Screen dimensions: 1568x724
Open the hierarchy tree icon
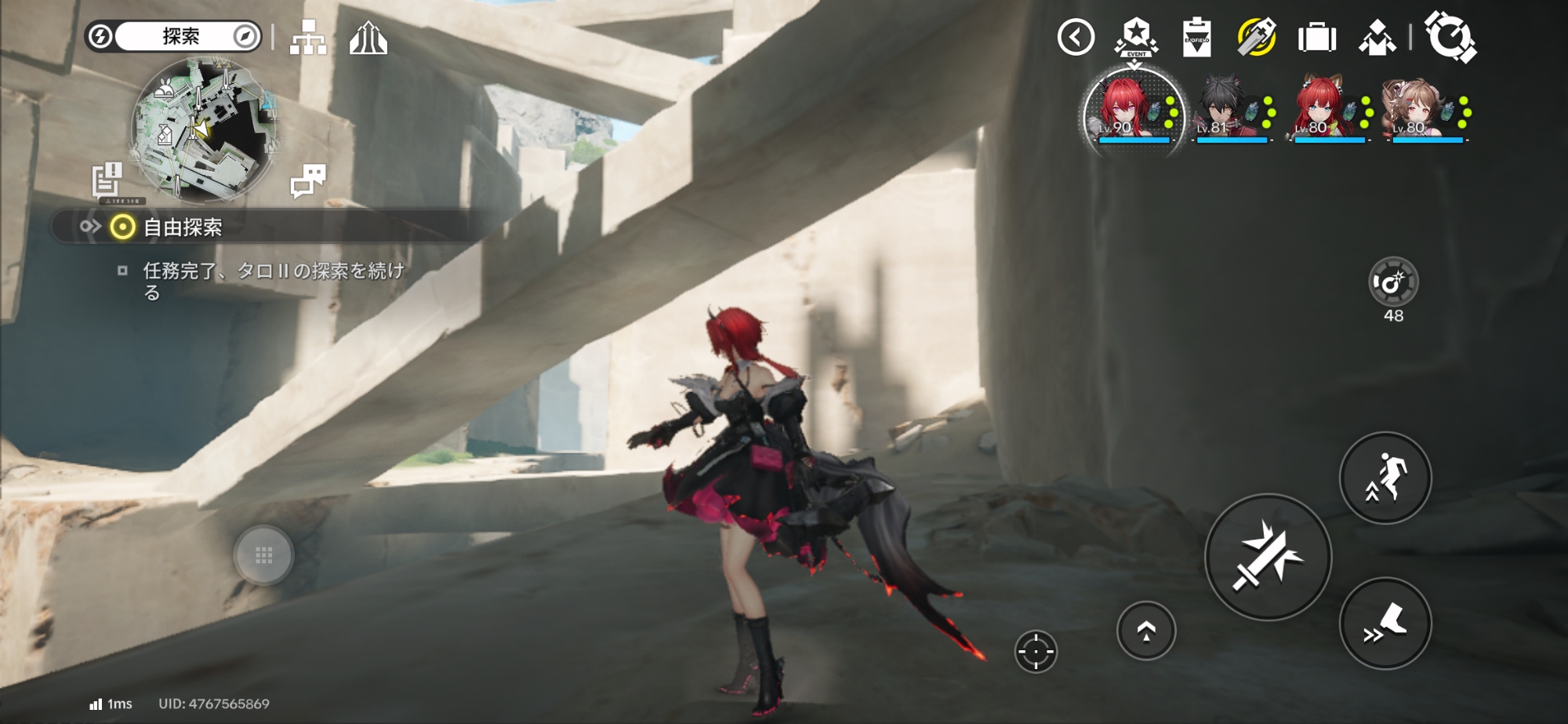coord(308,37)
